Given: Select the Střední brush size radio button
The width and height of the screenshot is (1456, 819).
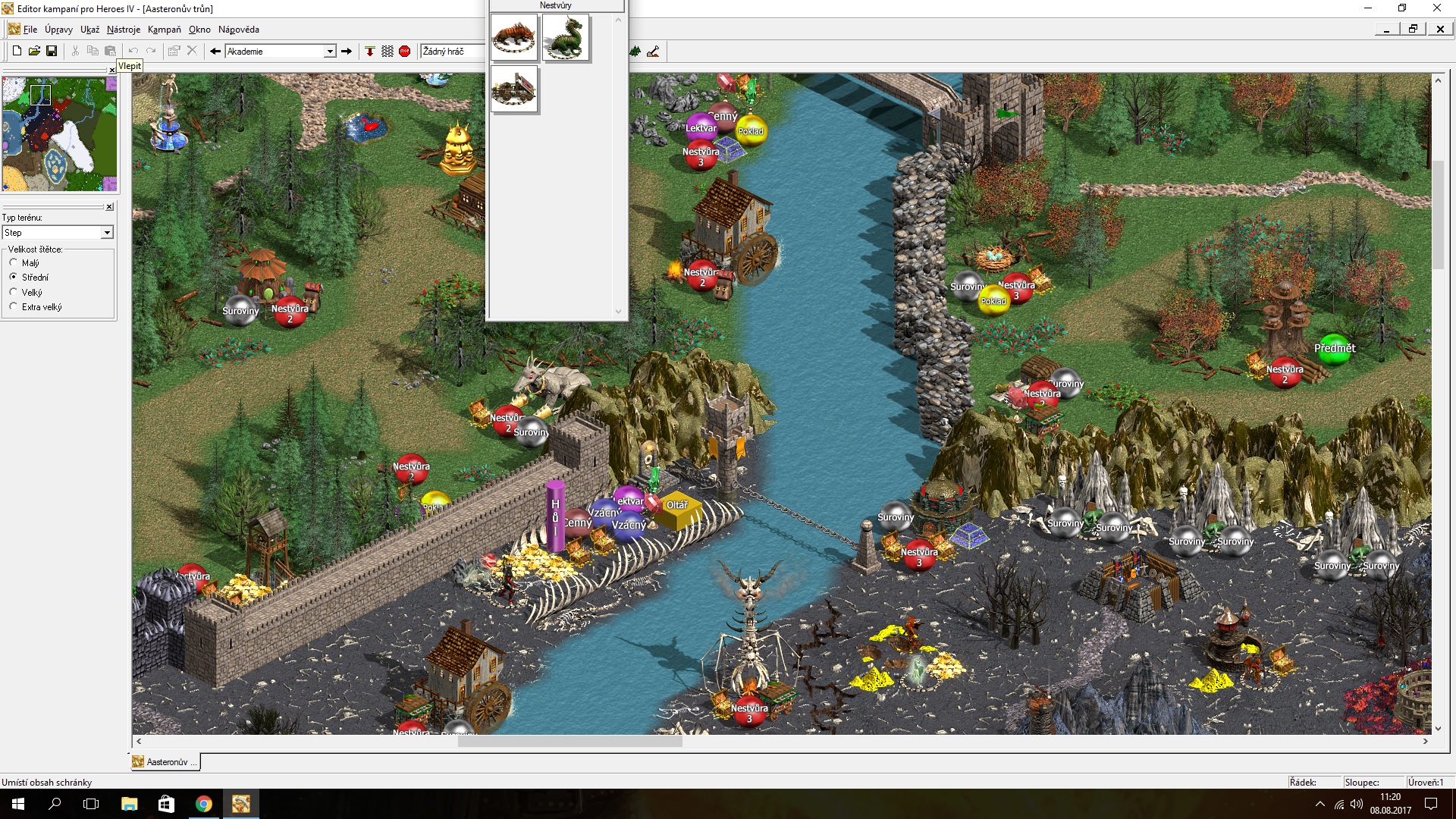Looking at the screenshot, I should coord(13,277).
